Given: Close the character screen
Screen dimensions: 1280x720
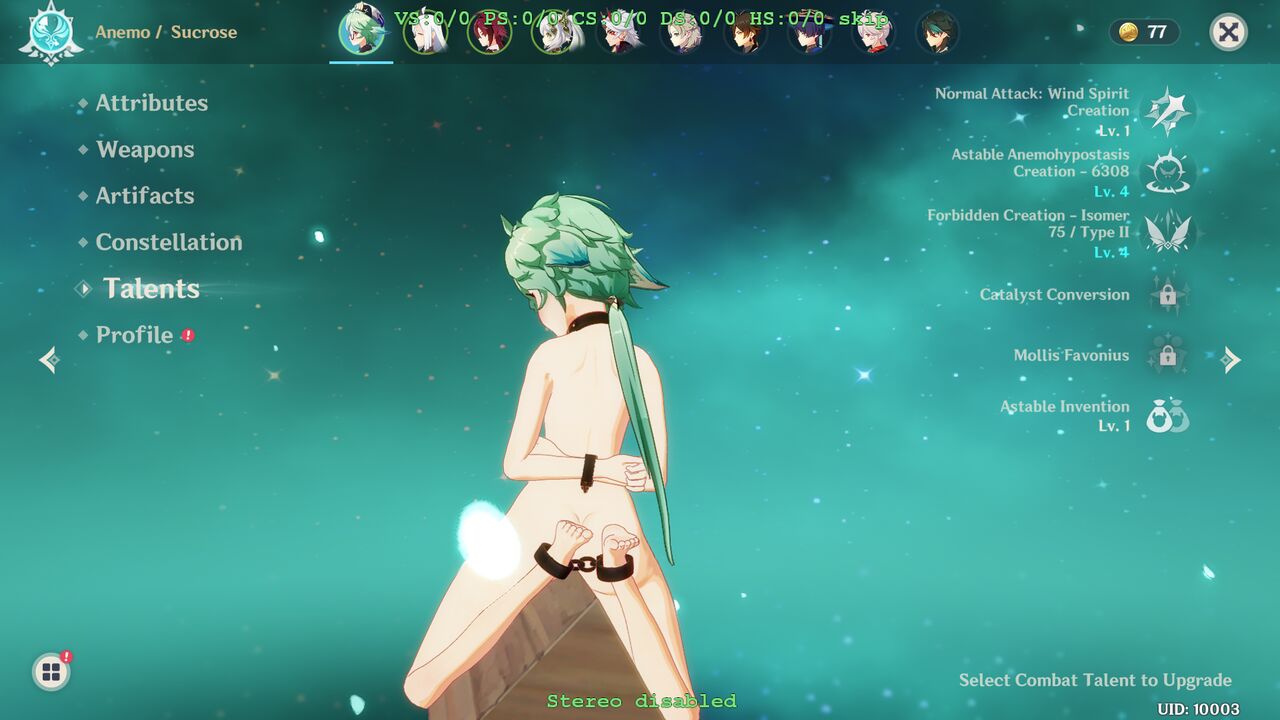Looking at the screenshot, I should click(1228, 32).
